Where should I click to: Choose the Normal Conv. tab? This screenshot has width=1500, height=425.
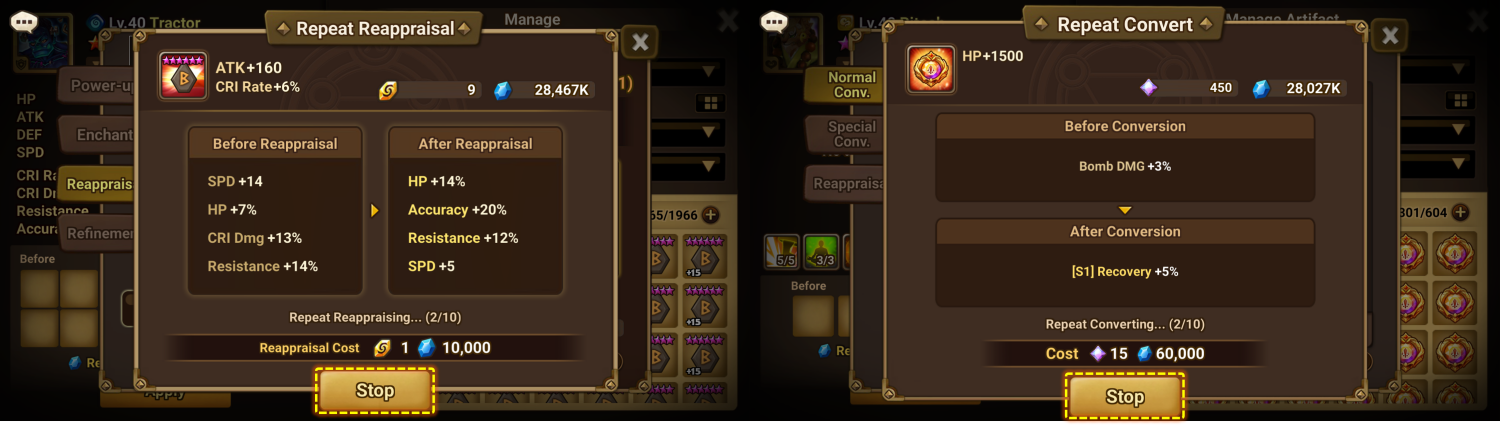850,85
